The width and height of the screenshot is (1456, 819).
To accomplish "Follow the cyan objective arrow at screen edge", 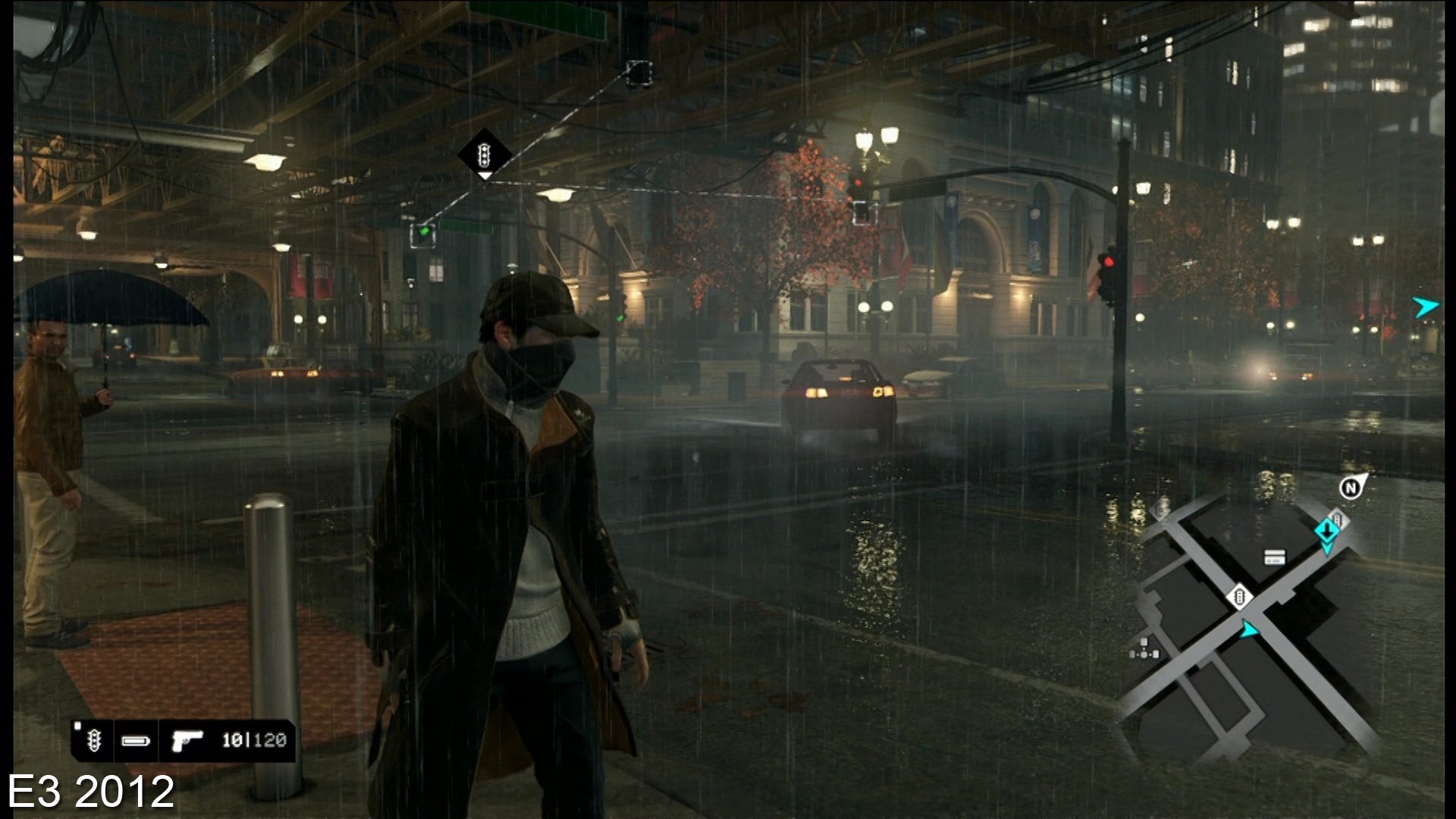I will (x=1425, y=306).
